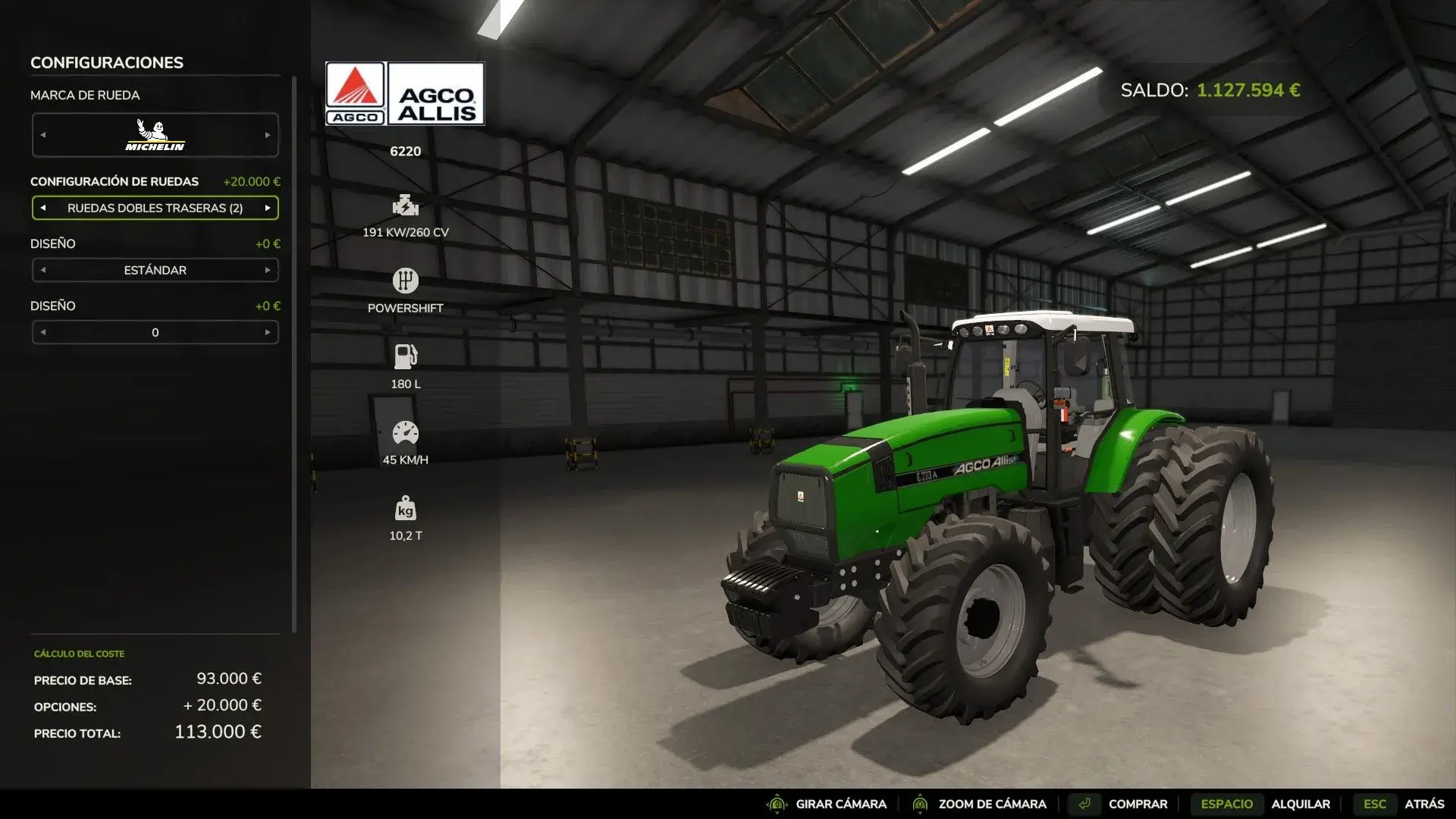
Task: Click Alquilar to rent the tractor
Action: point(1302,803)
